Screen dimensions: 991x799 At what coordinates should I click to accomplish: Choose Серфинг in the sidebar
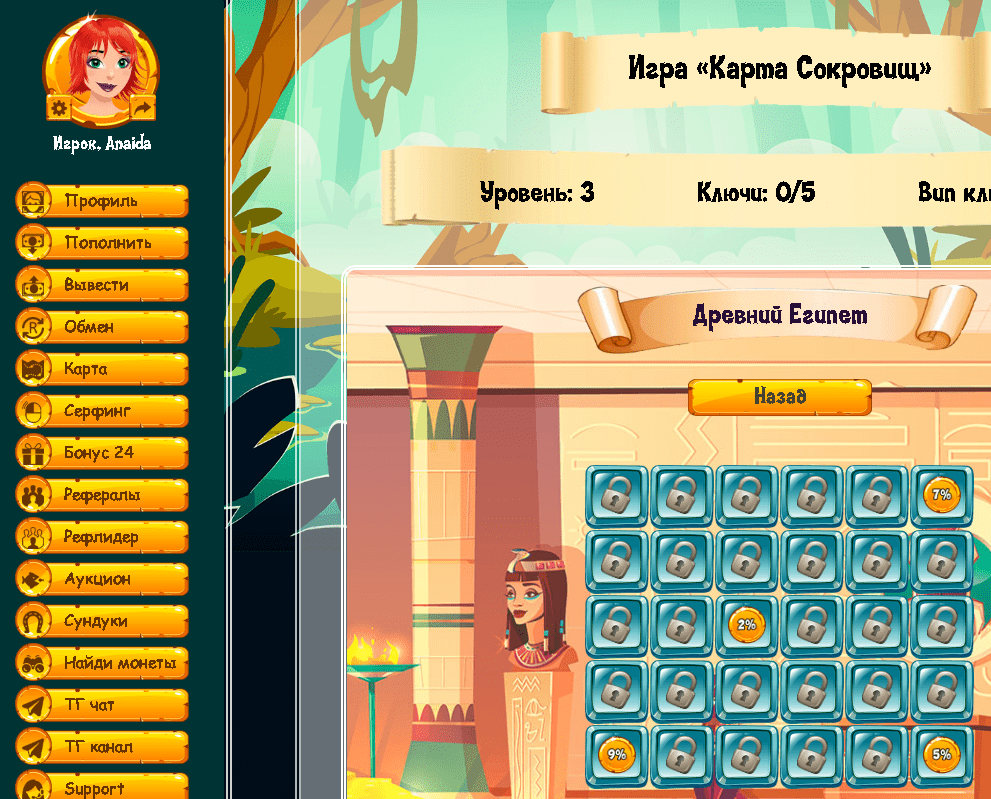[x=102, y=411]
